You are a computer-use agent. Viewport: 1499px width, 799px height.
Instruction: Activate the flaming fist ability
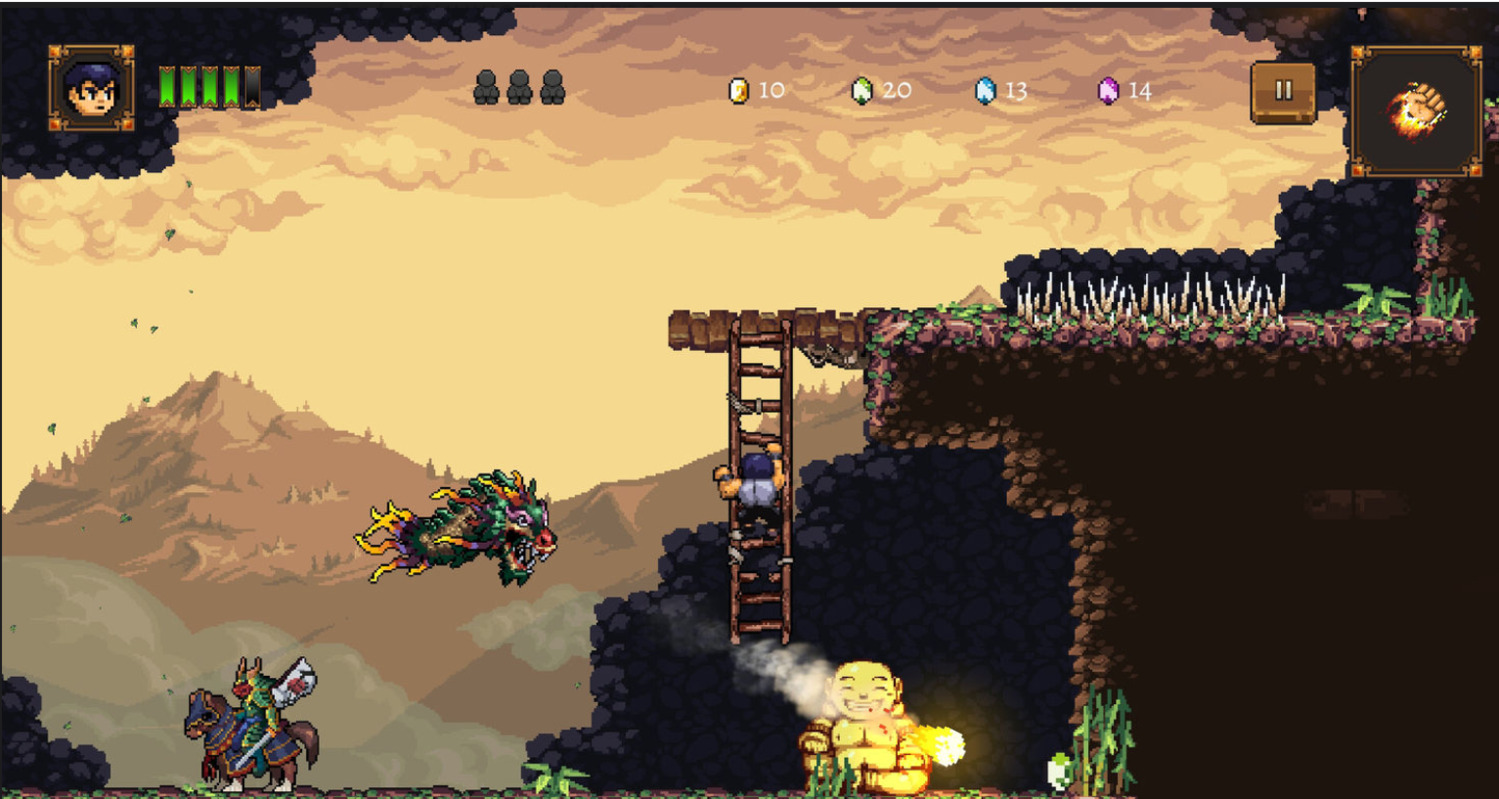coord(1416,111)
